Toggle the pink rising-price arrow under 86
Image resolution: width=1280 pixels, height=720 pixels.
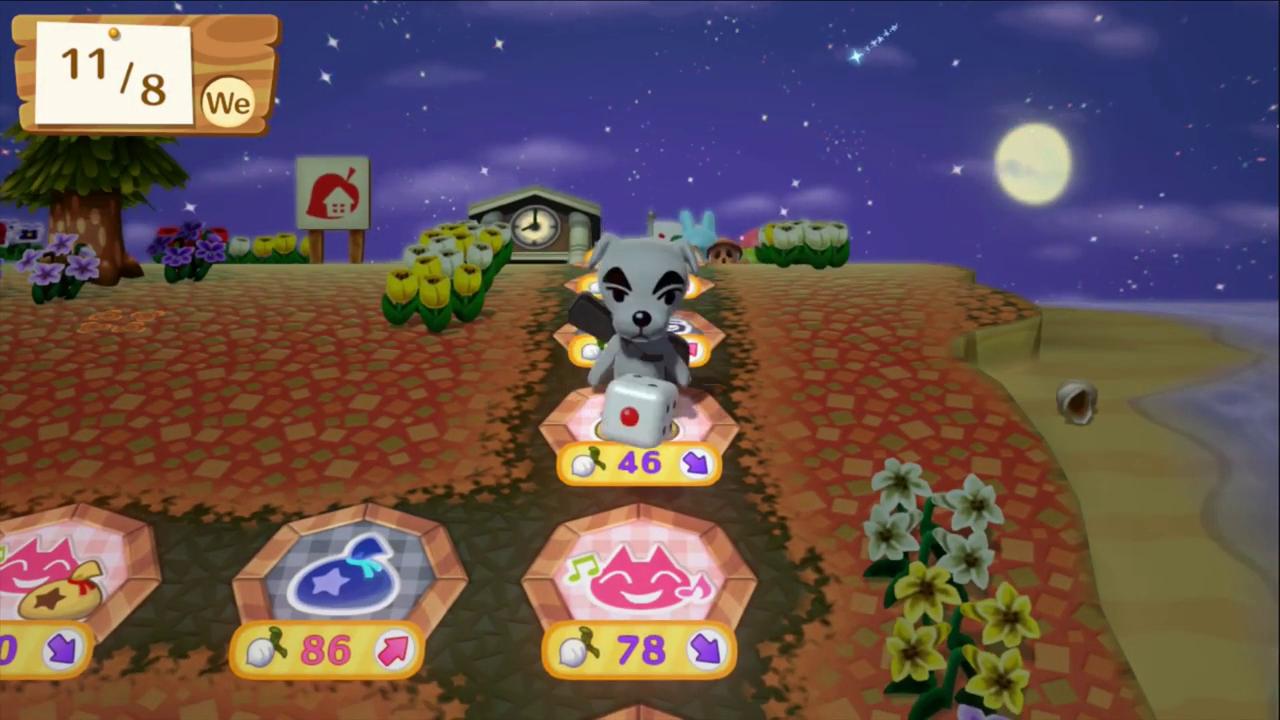tap(393, 650)
